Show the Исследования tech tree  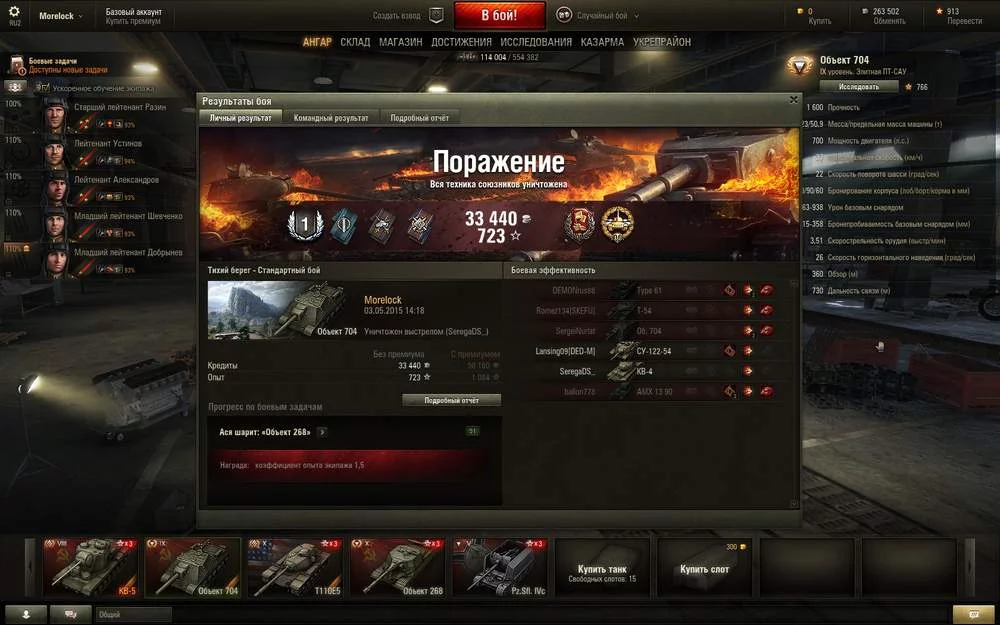[x=536, y=43]
